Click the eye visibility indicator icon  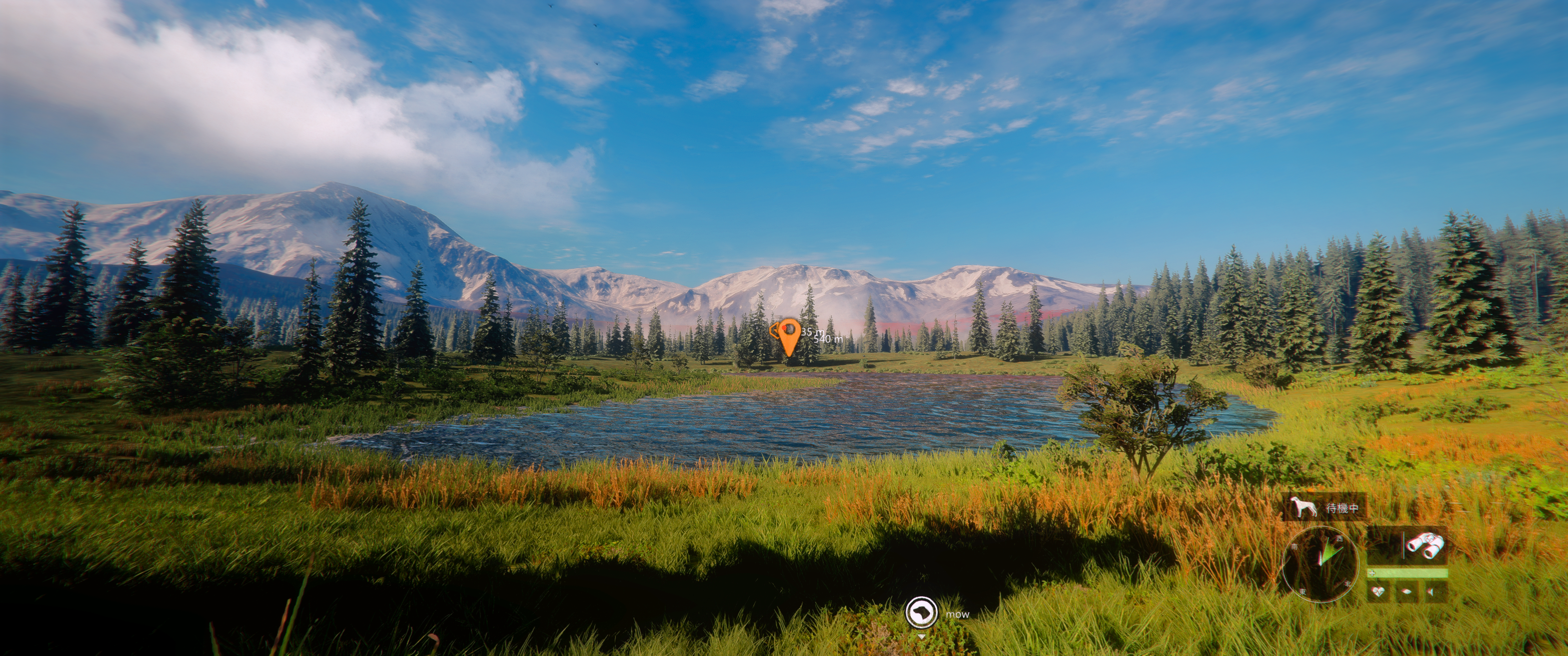(x=1406, y=591)
